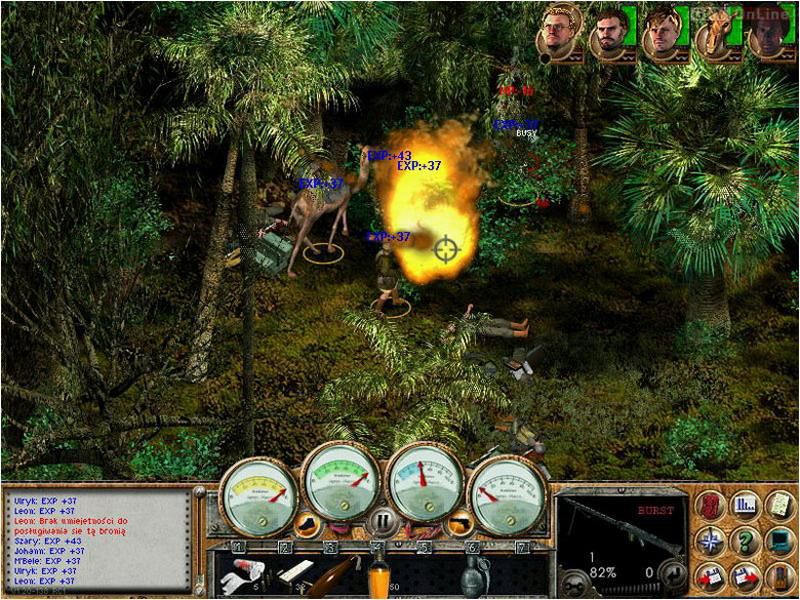Viewport: 800px width, 600px height.
Task: Select the bearded dark-haired man portrait
Action: point(609,33)
